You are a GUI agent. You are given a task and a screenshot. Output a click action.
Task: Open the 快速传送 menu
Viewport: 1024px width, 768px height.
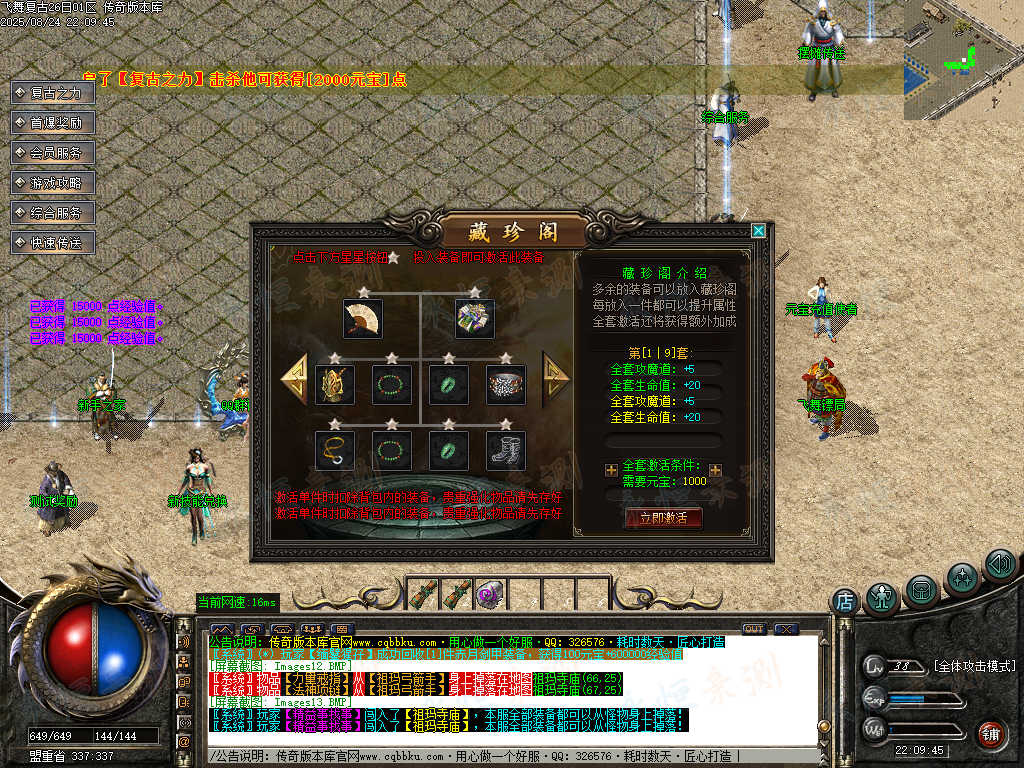coord(53,243)
